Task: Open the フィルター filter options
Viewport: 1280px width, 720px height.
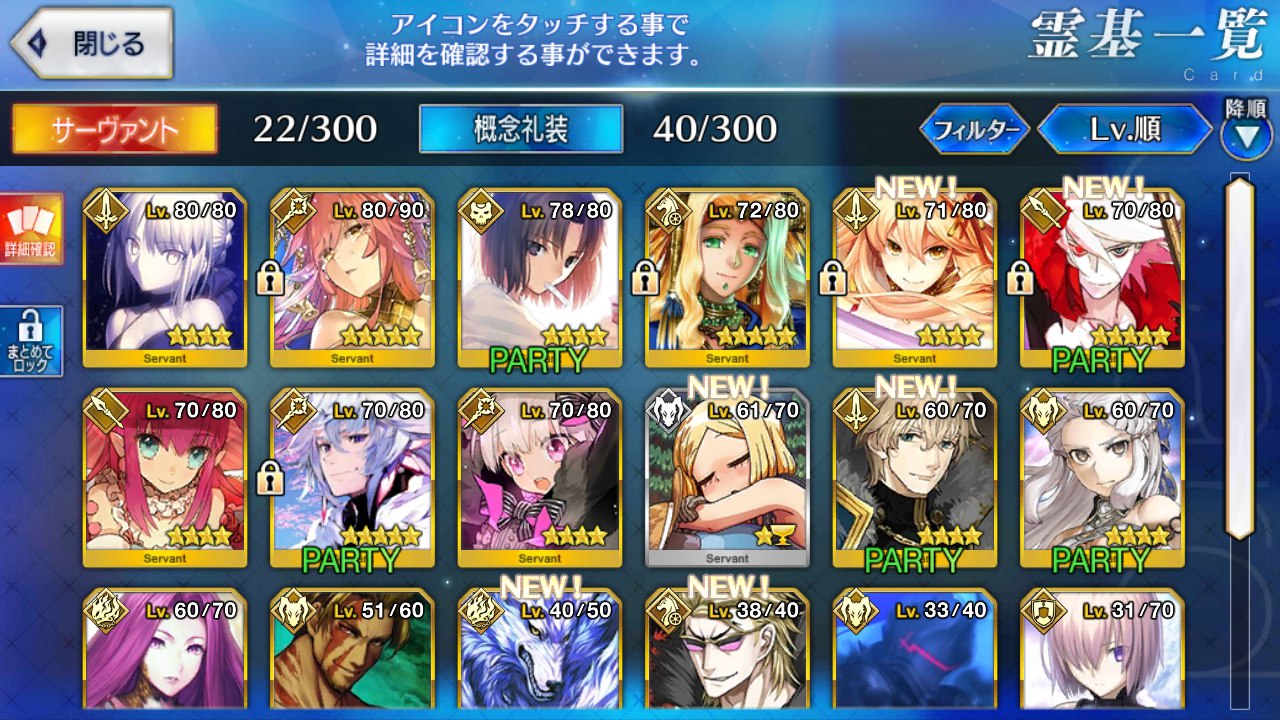Action: click(x=974, y=129)
